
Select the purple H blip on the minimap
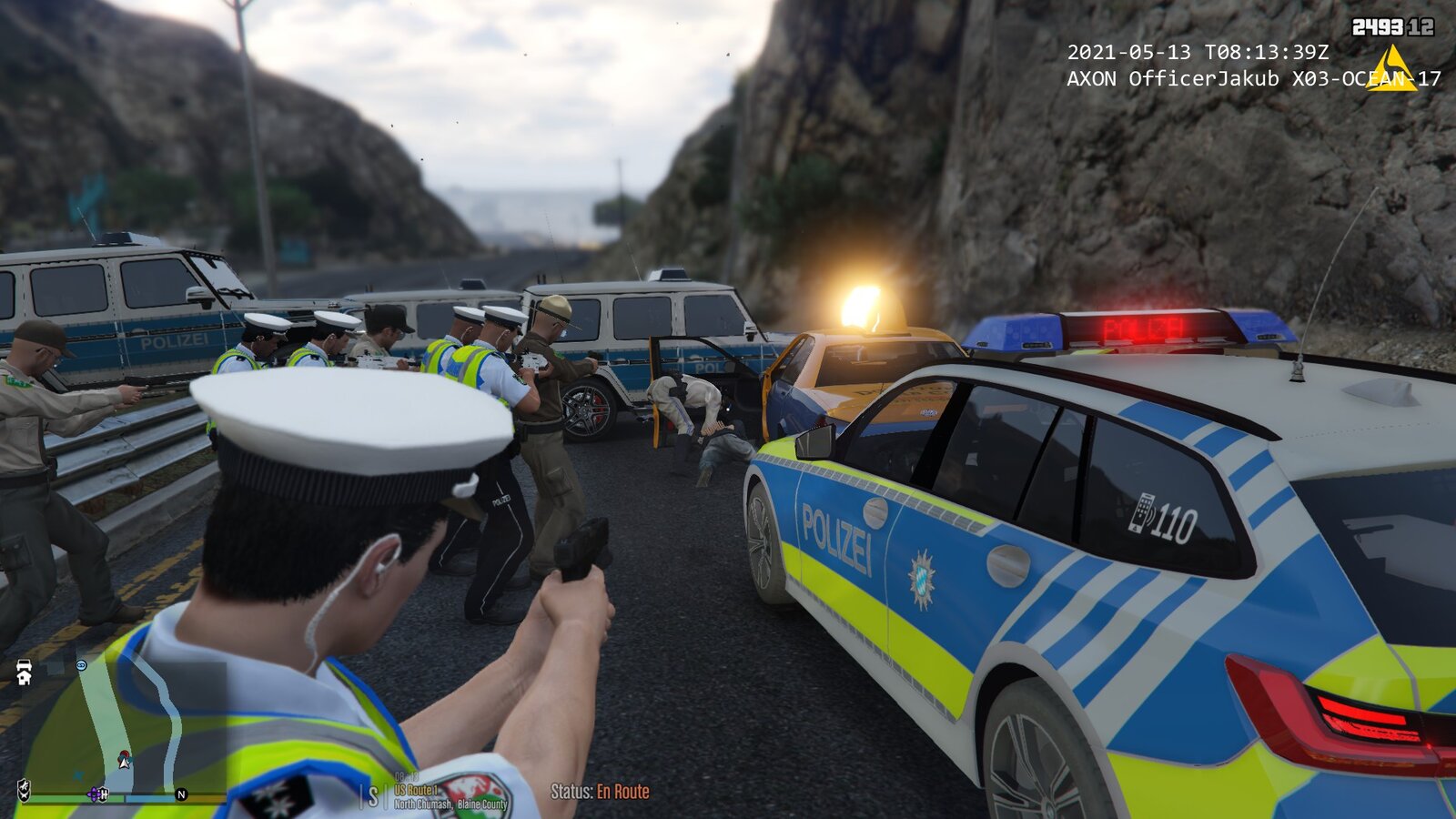(96, 794)
